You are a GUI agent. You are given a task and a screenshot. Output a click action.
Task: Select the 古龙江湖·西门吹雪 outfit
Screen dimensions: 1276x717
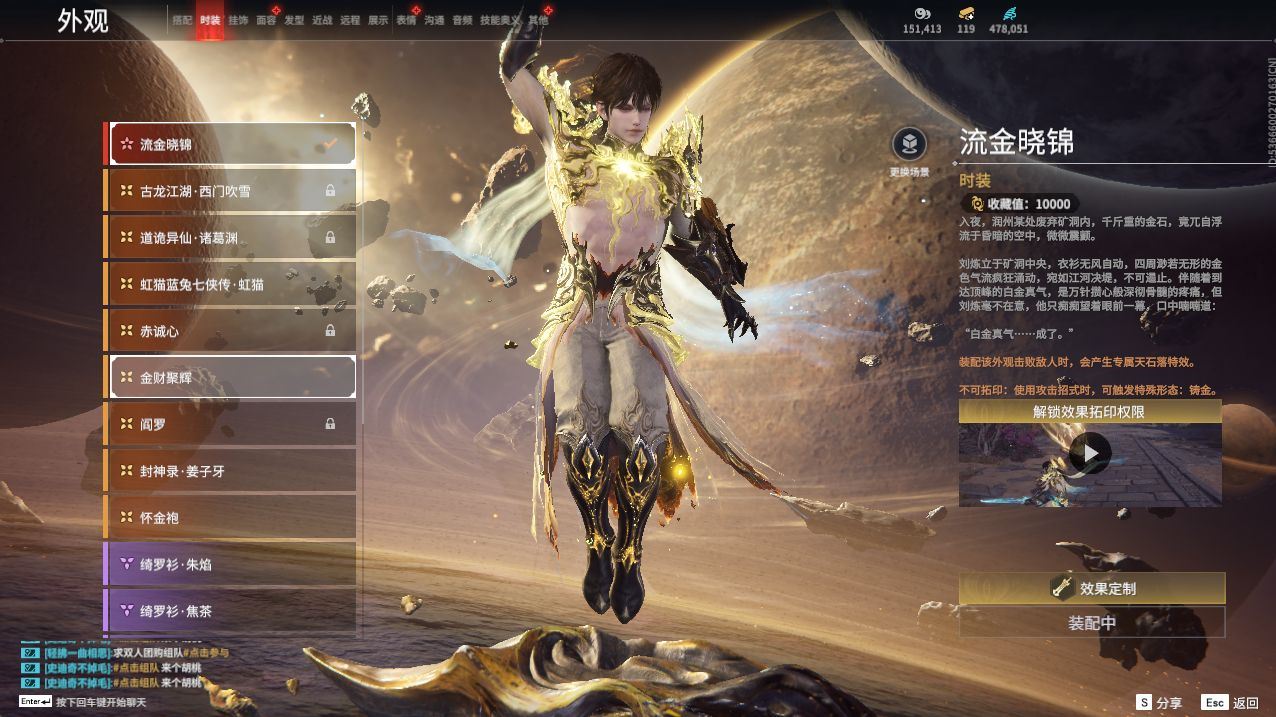(x=231, y=191)
